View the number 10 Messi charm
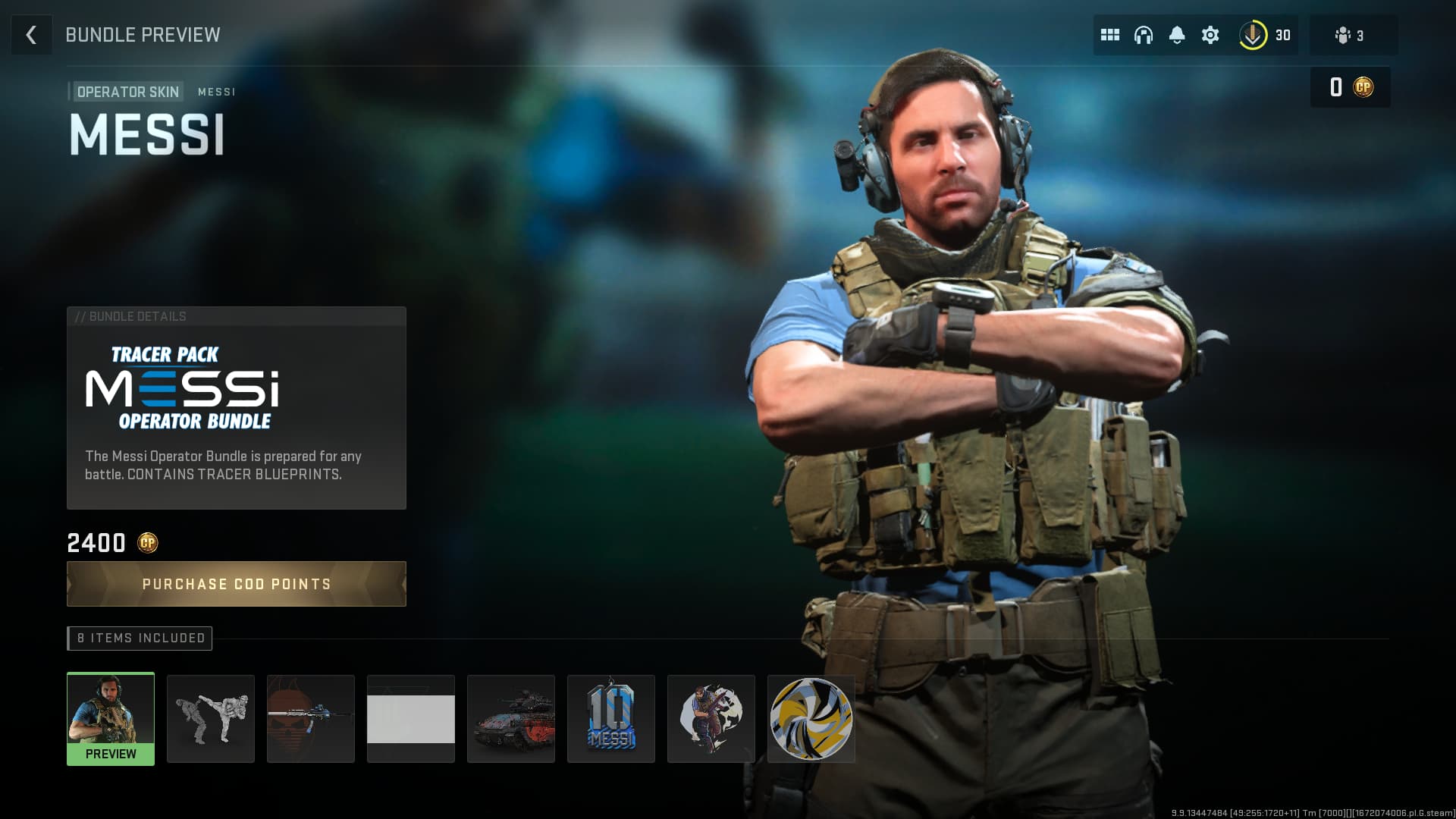Image resolution: width=1456 pixels, height=819 pixels. 611,718
